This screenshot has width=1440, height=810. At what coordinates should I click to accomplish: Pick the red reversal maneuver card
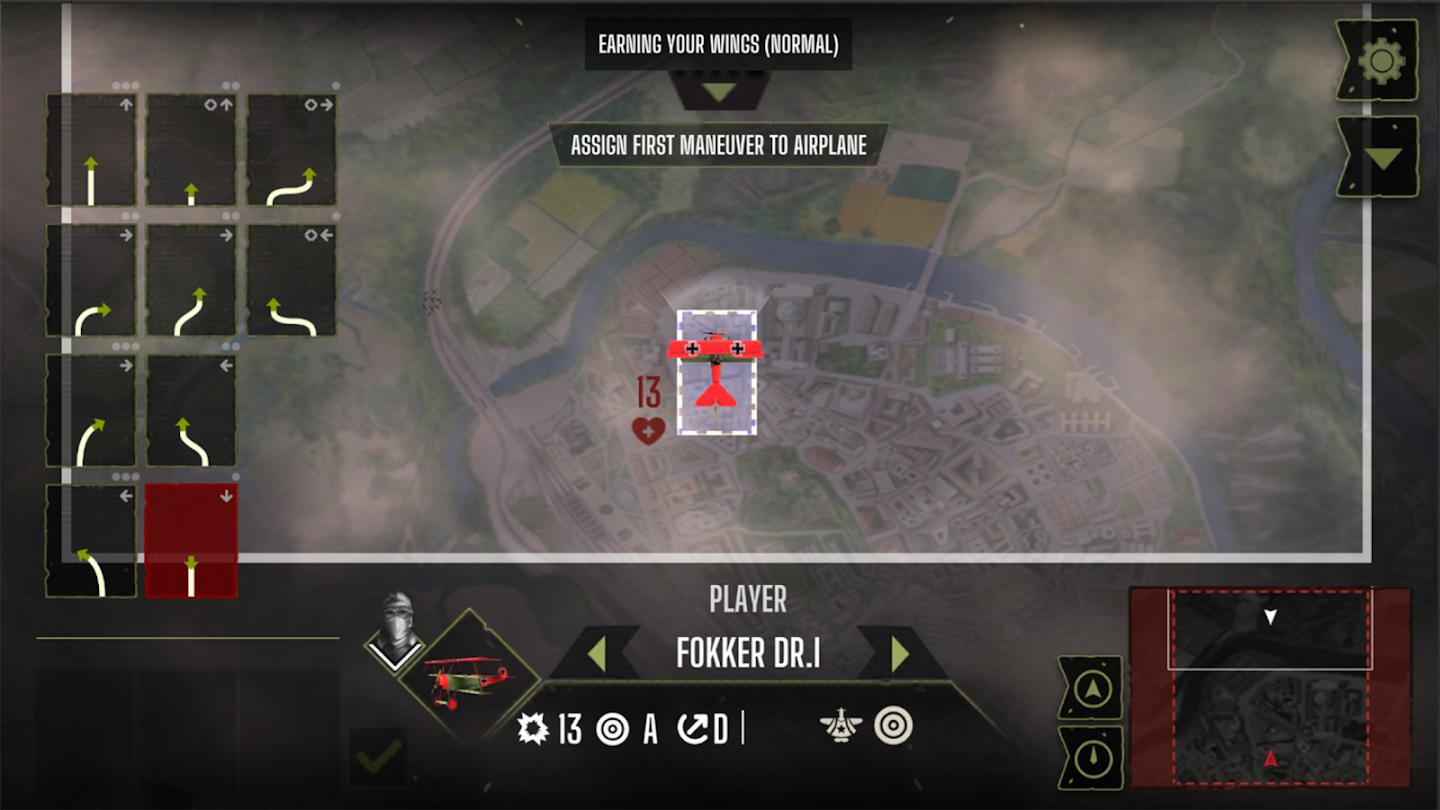(x=191, y=541)
